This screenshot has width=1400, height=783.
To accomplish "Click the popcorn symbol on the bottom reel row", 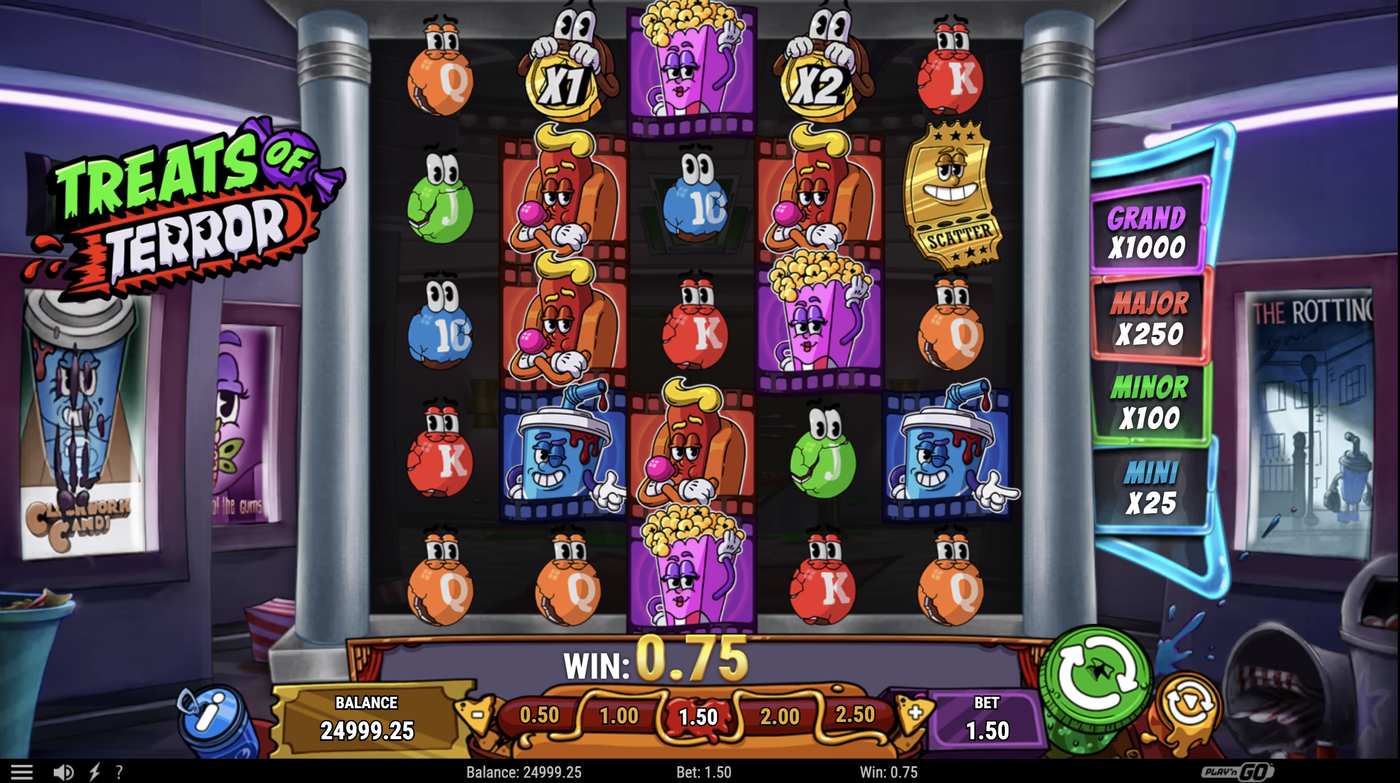I will [690, 572].
